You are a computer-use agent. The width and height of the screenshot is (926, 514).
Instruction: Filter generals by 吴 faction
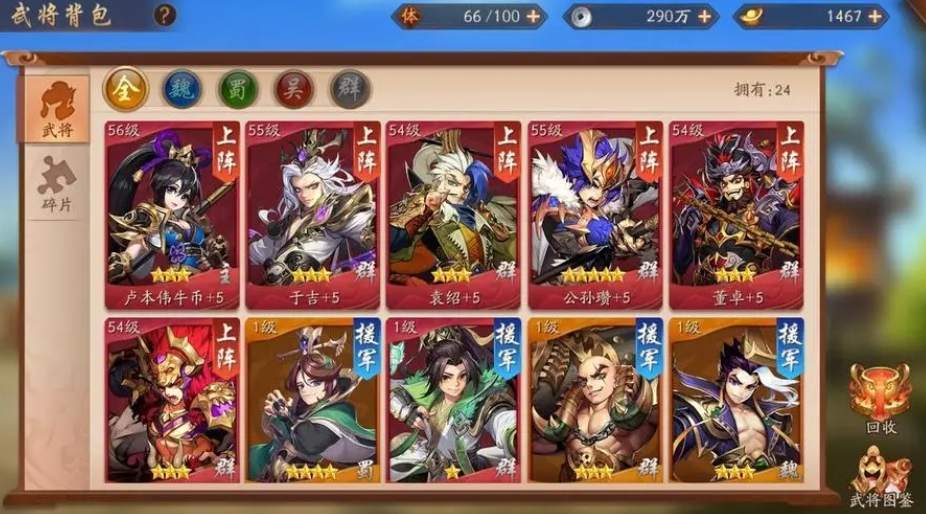click(x=294, y=89)
